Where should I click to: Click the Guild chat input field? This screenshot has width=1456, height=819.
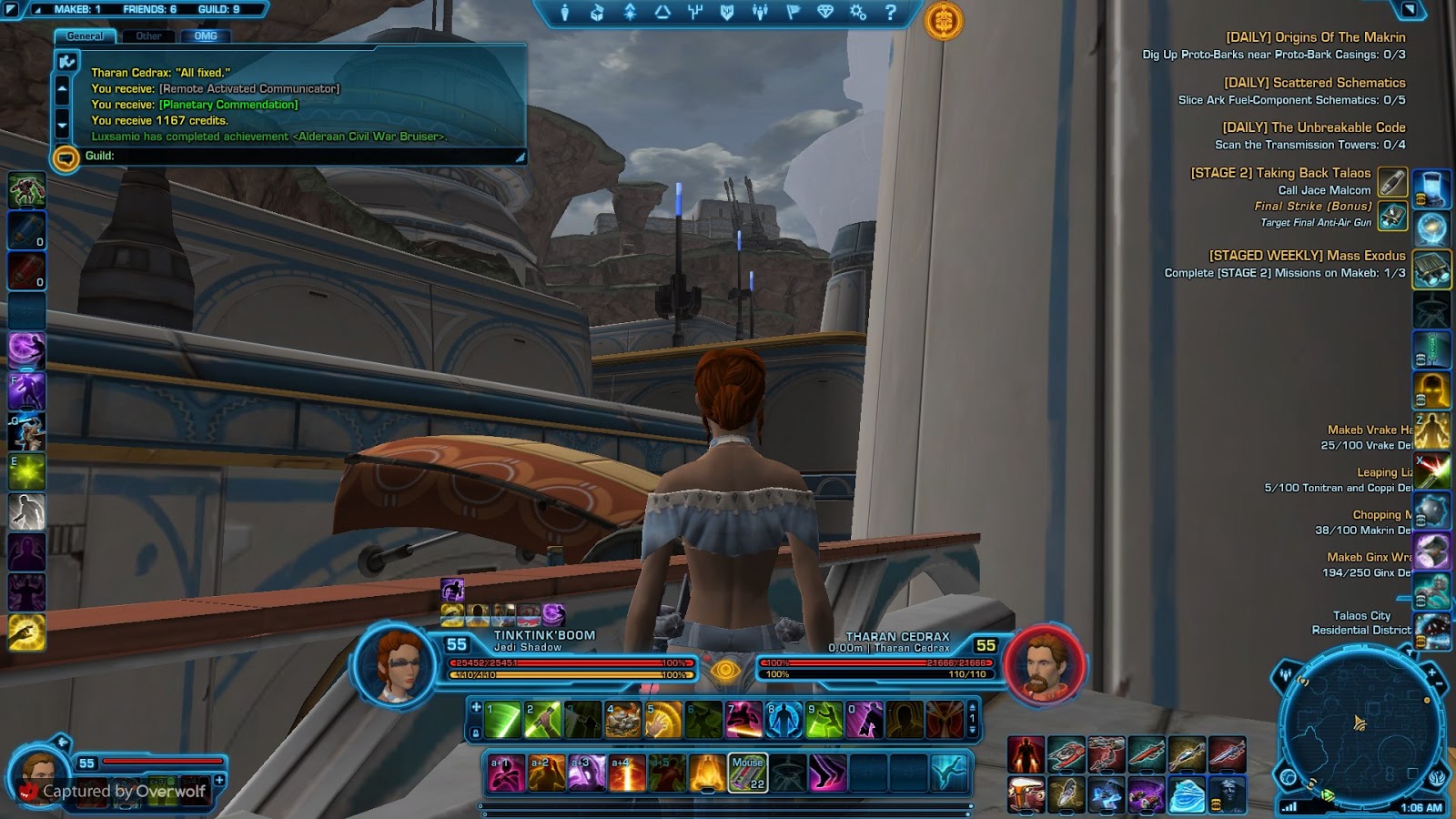273,157
